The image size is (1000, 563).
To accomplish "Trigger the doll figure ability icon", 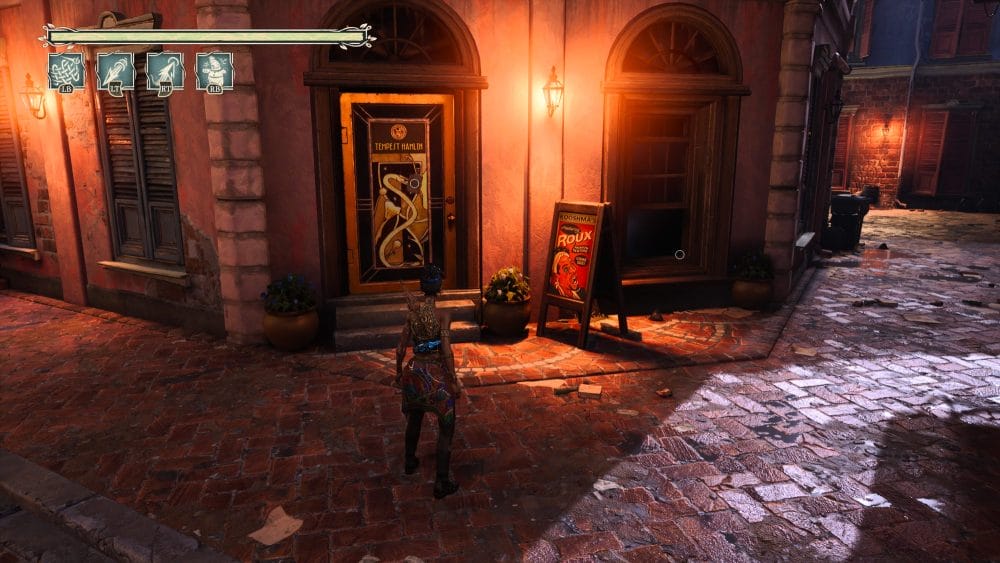I will pos(214,71).
